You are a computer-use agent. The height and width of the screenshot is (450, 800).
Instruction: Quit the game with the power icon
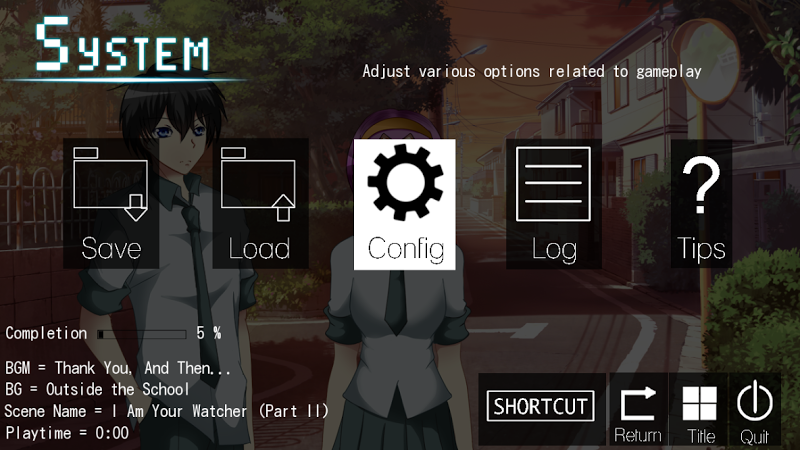[x=755, y=410]
